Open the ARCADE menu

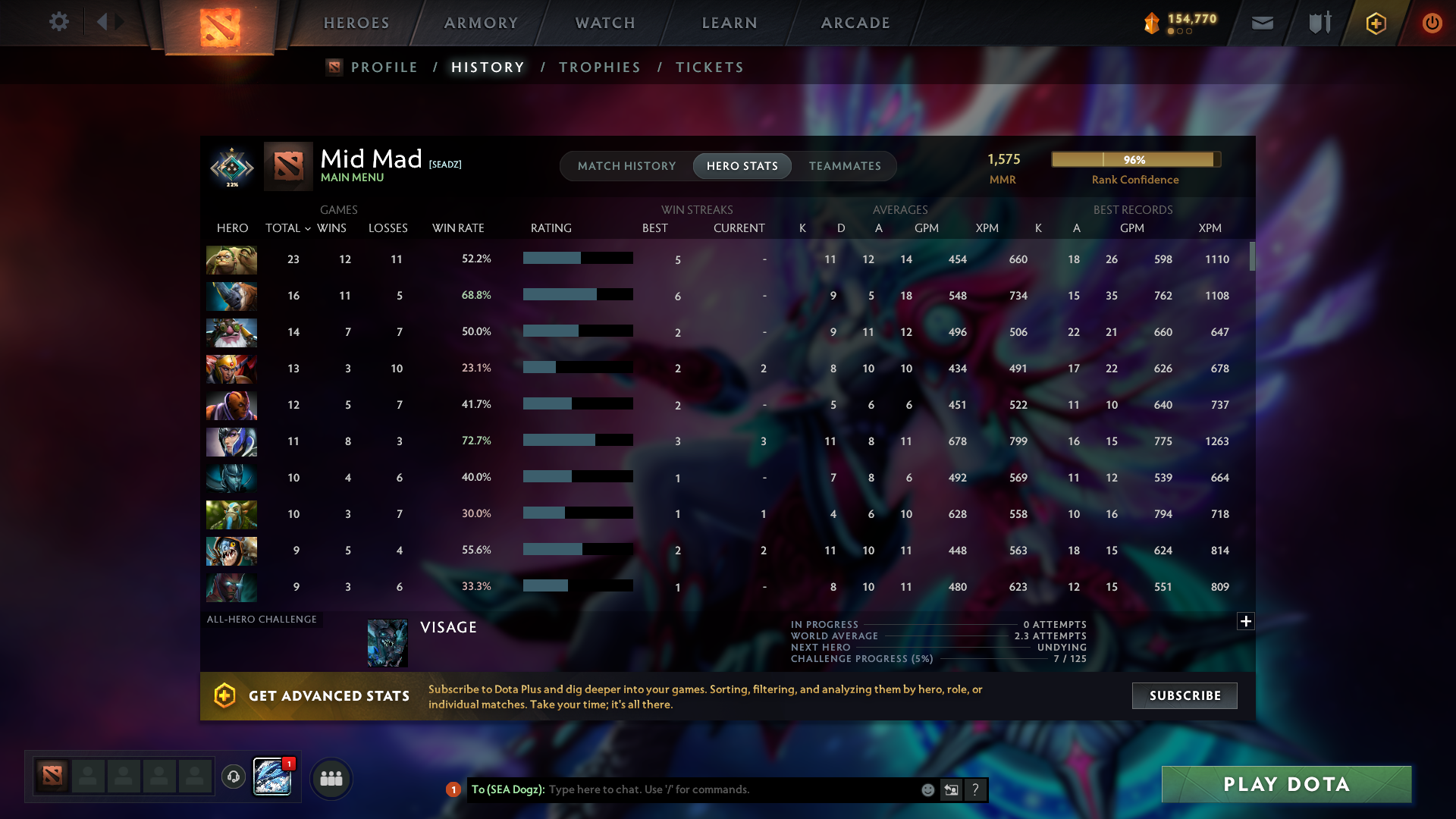point(855,23)
